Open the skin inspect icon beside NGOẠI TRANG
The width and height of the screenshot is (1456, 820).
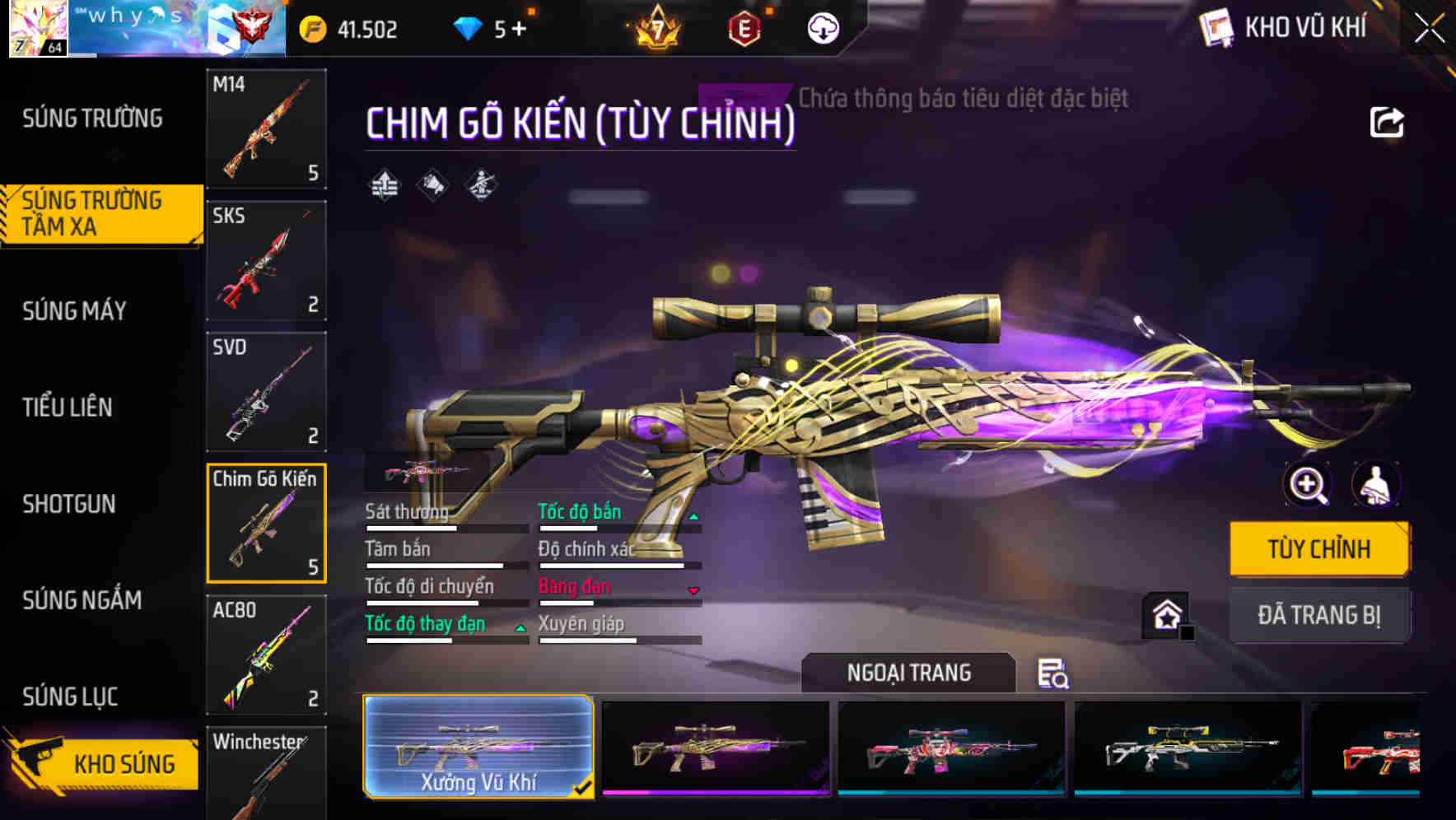coord(1054,673)
